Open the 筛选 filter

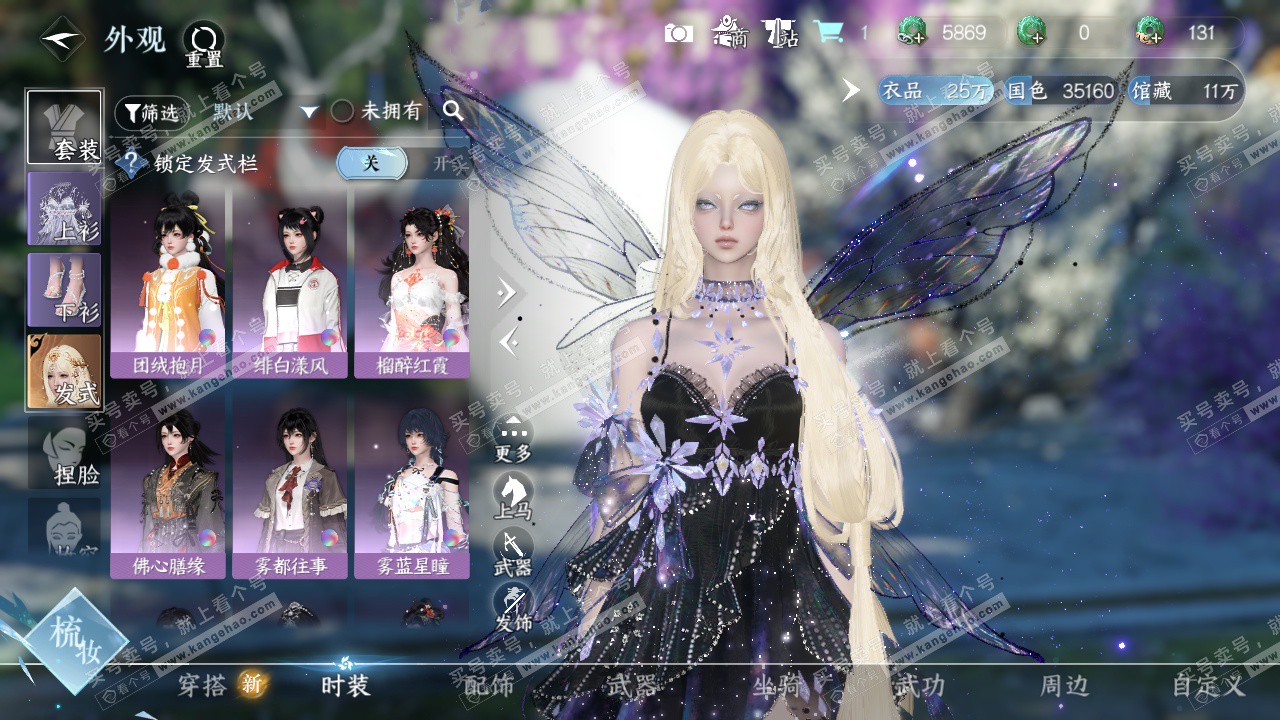151,113
